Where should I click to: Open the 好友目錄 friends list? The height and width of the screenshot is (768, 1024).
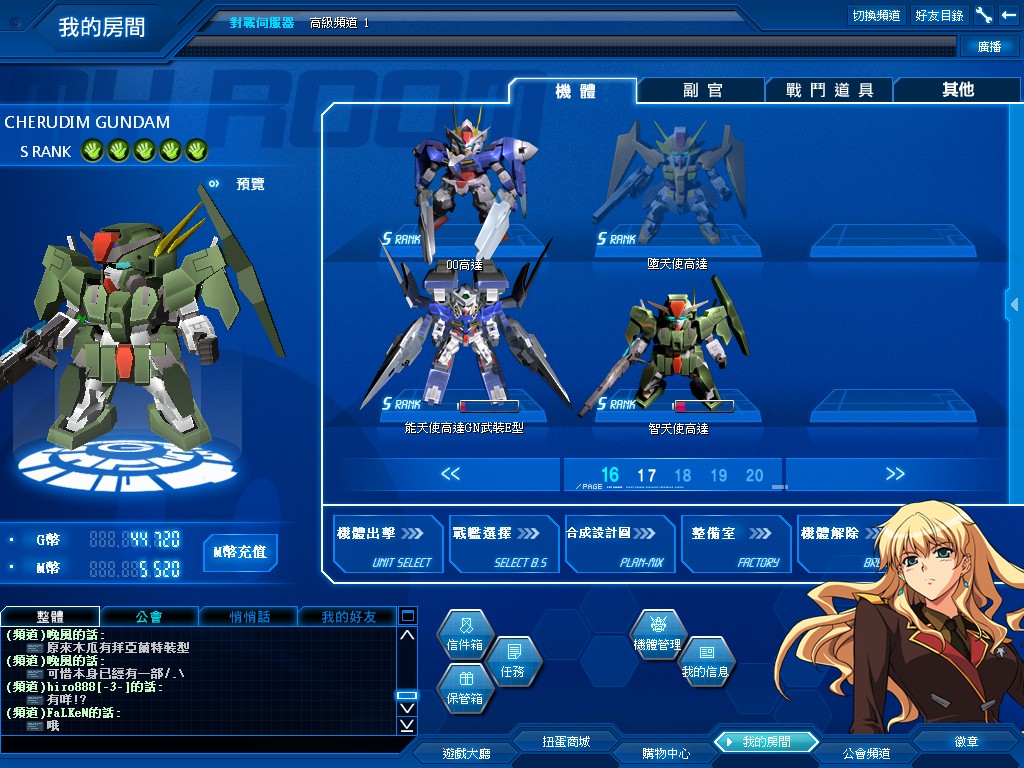pos(939,15)
